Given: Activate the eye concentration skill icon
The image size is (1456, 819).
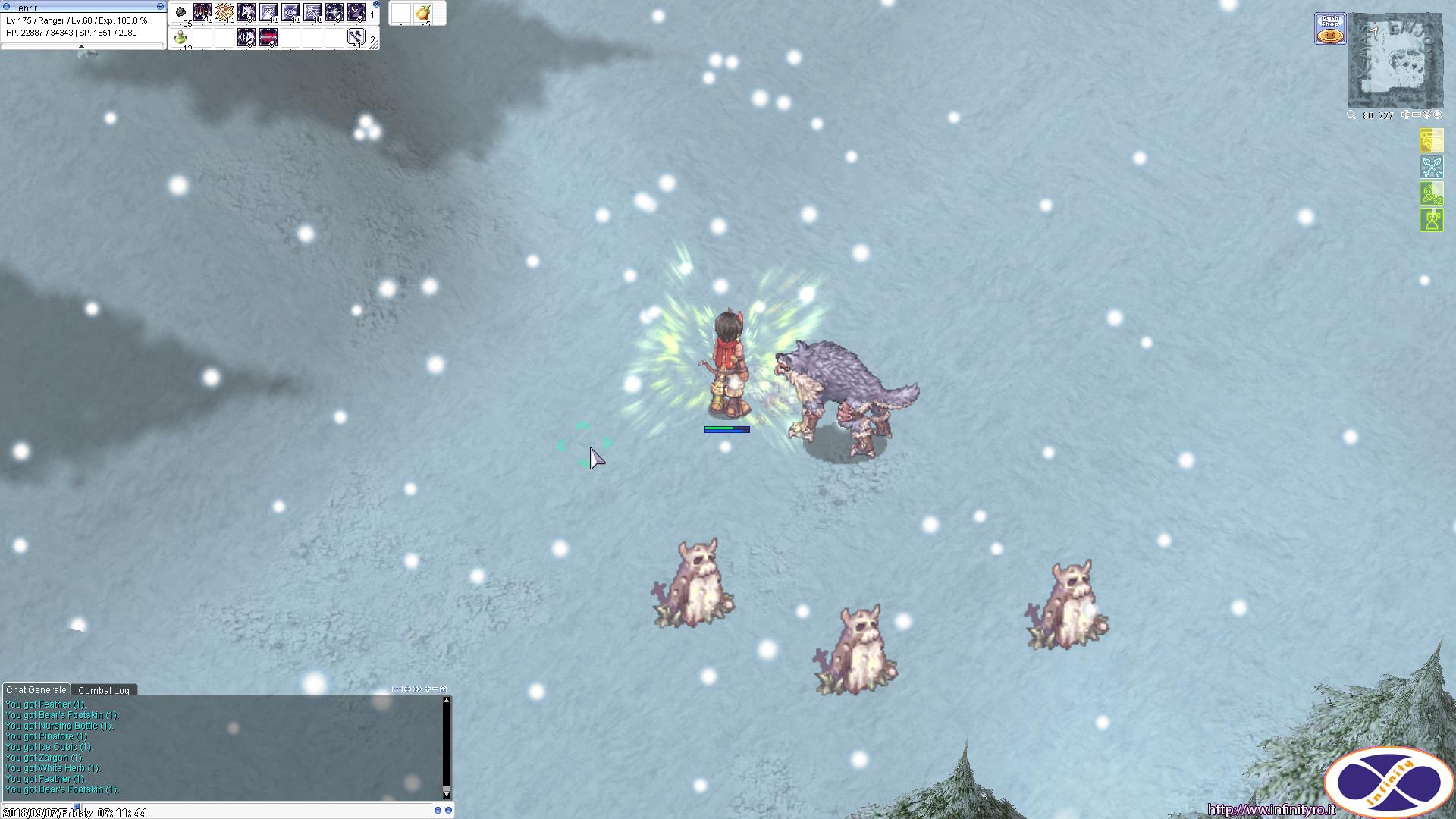Looking at the screenshot, I should [x=290, y=13].
